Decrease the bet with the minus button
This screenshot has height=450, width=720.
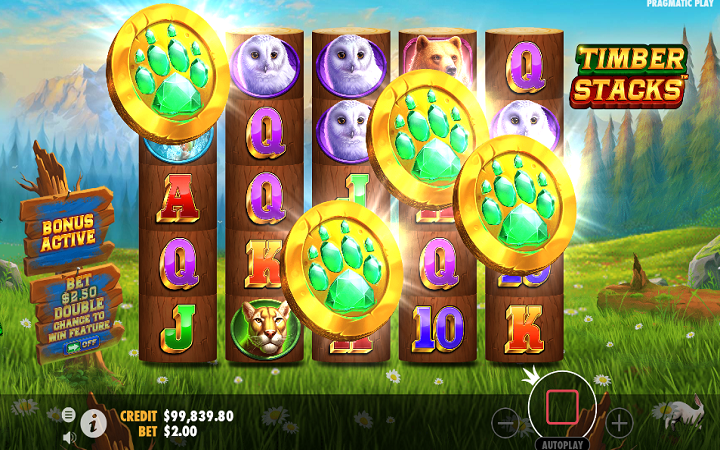(x=506, y=423)
